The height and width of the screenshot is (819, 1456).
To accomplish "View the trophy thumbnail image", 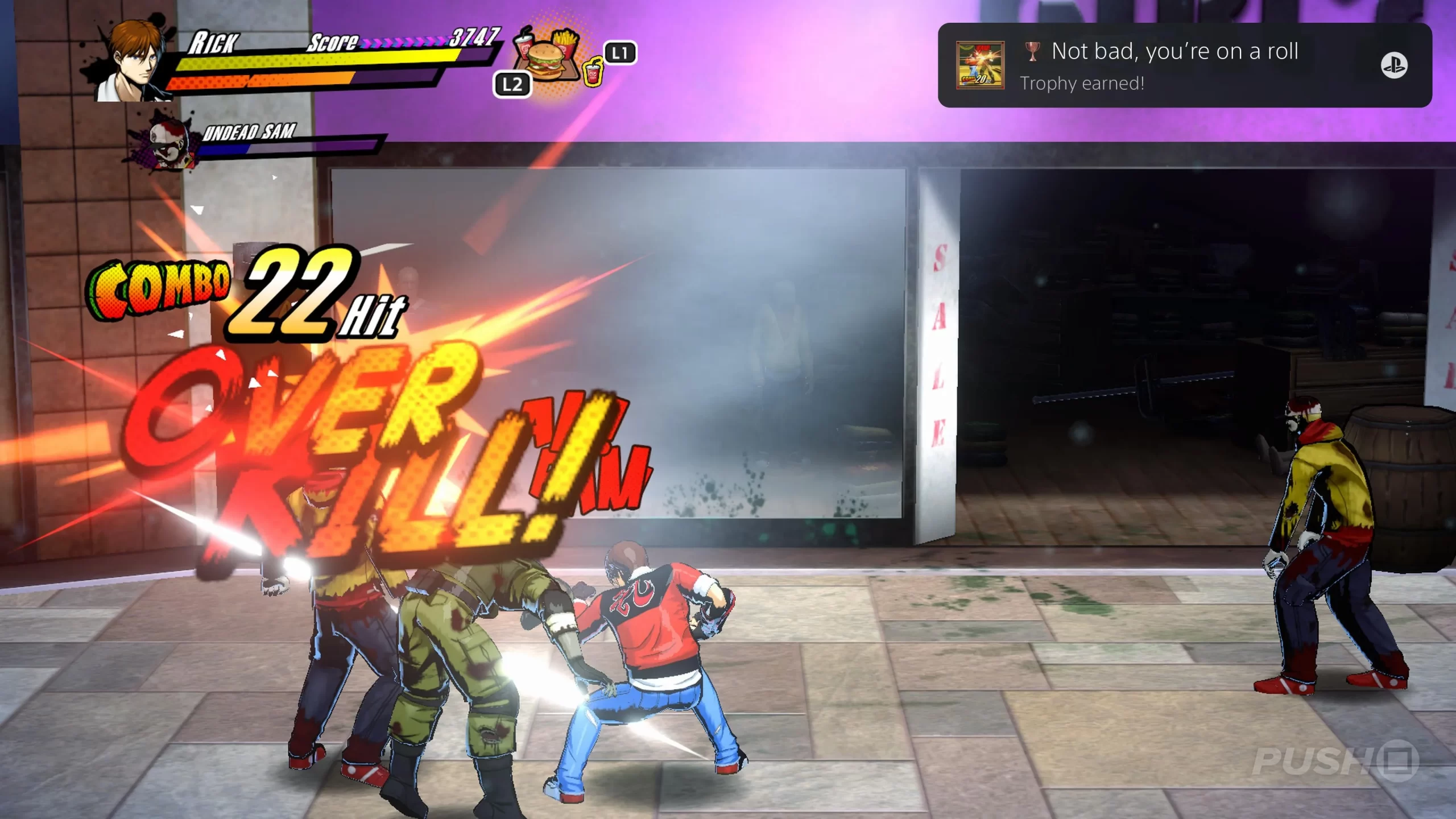I will [x=980, y=65].
